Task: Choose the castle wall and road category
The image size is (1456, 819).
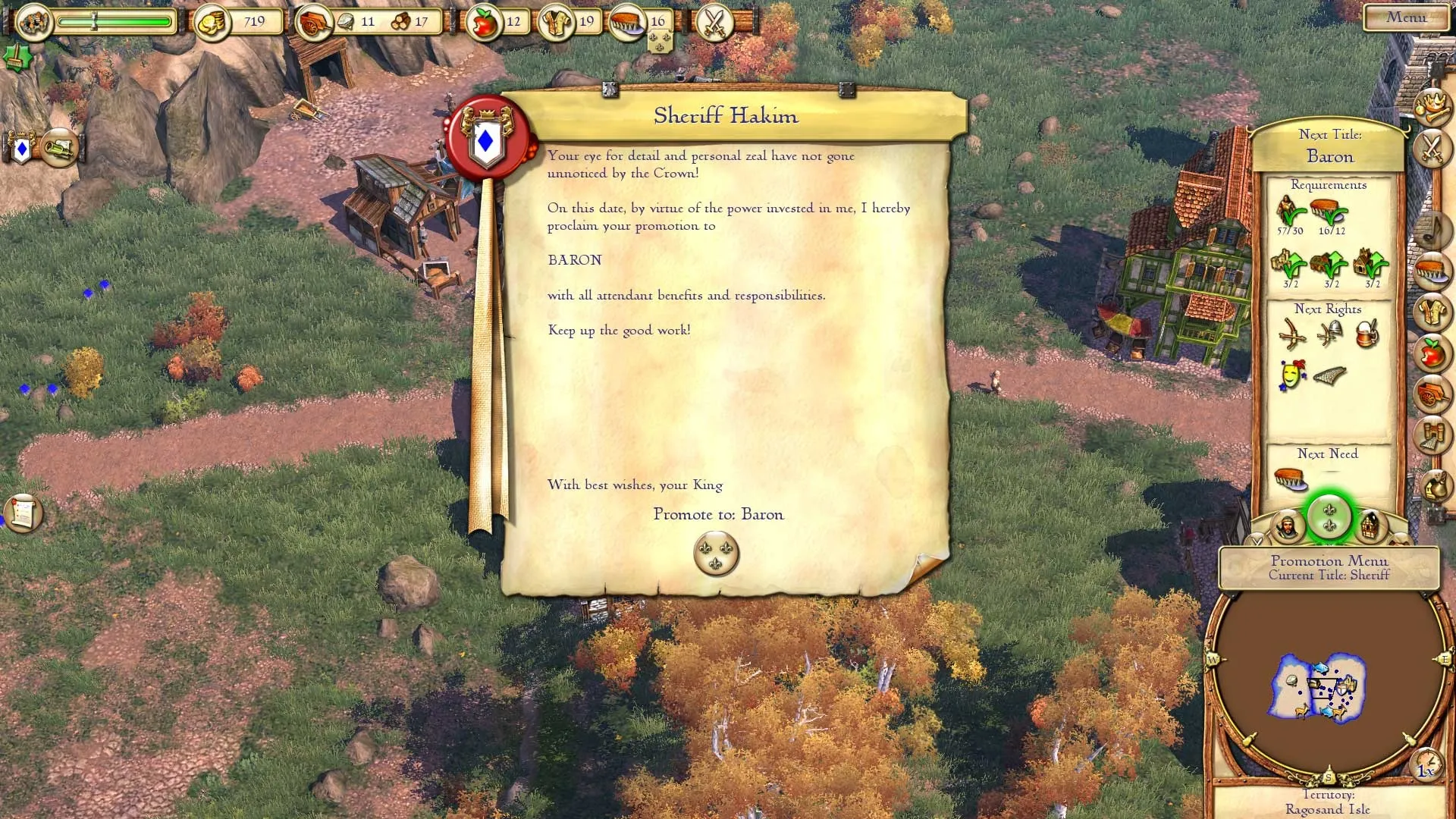Action: click(1432, 436)
